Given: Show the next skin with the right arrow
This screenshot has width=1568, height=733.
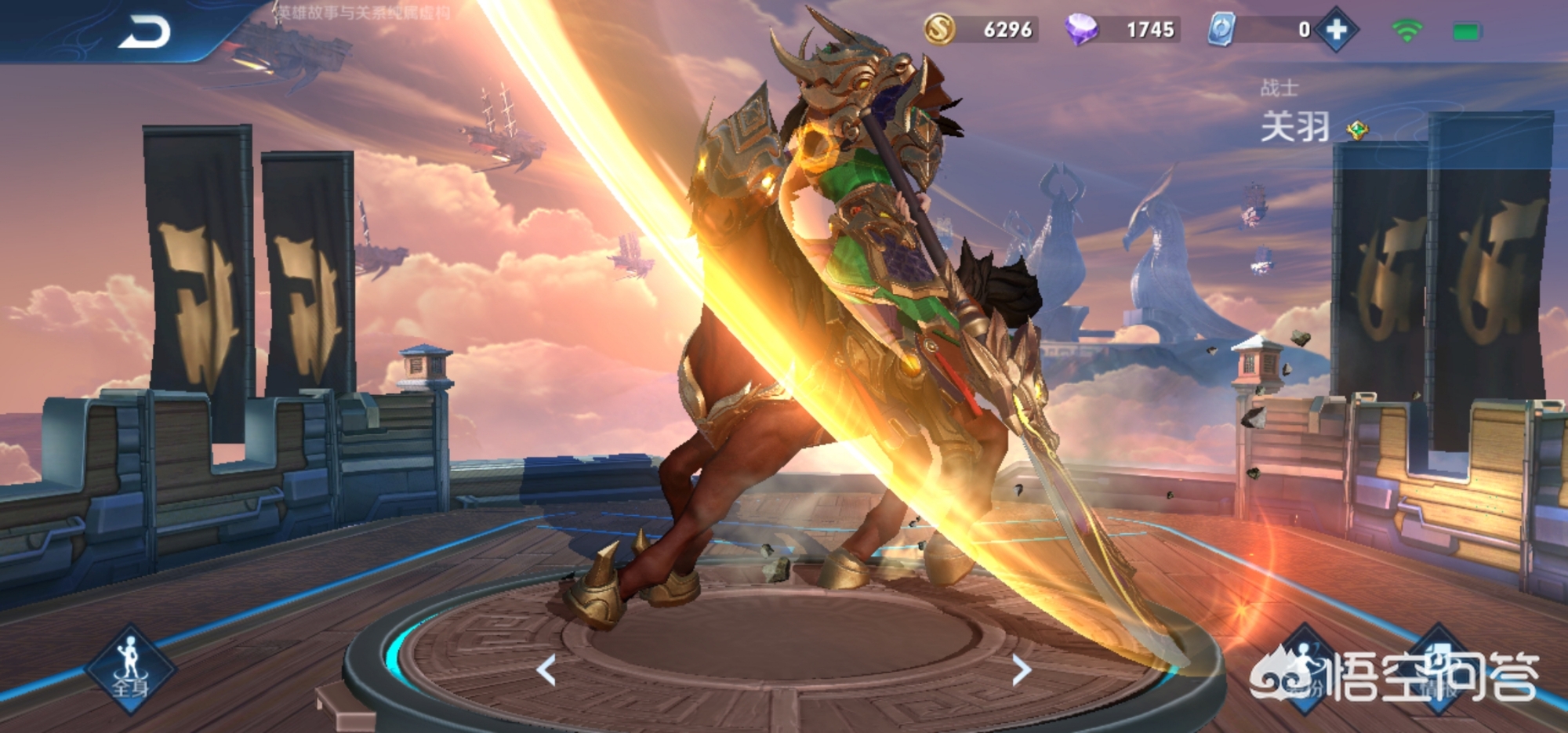Looking at the screenshot, I should pyautogui.click(x=1021, y=670).
